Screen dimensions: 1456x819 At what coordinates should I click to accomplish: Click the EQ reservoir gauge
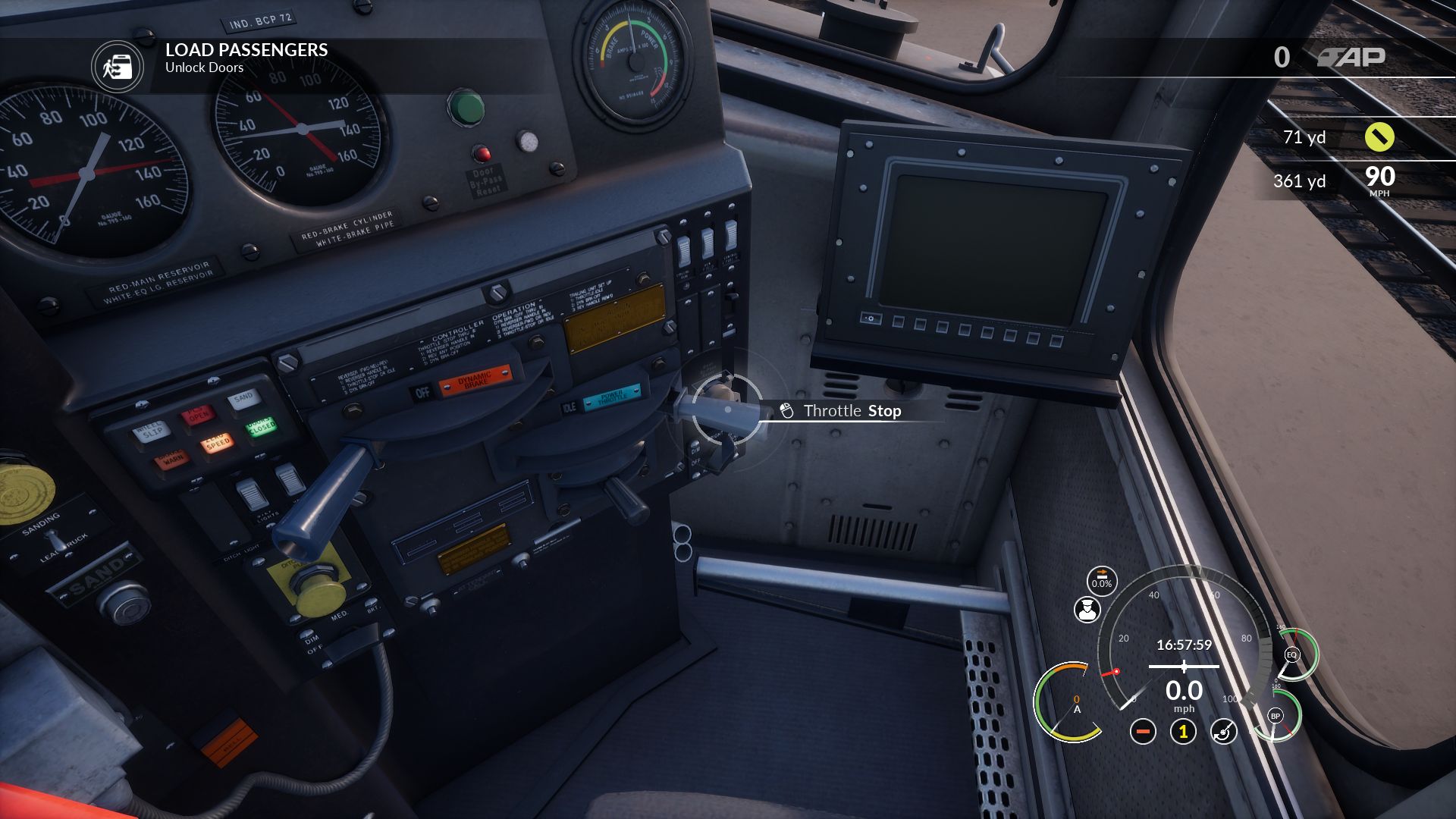(1292, 654)
